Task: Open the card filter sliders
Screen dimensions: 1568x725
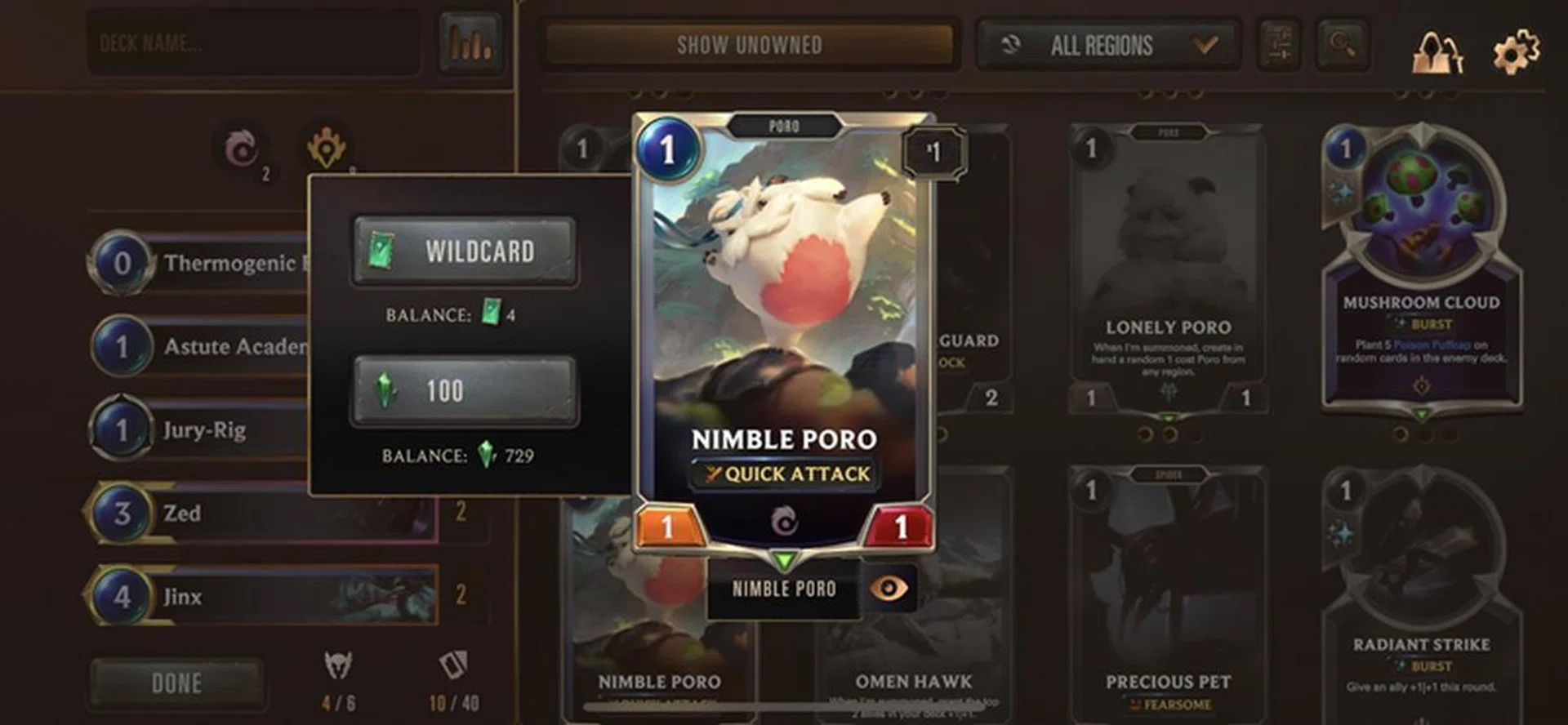Action: tap(1279, 43)
